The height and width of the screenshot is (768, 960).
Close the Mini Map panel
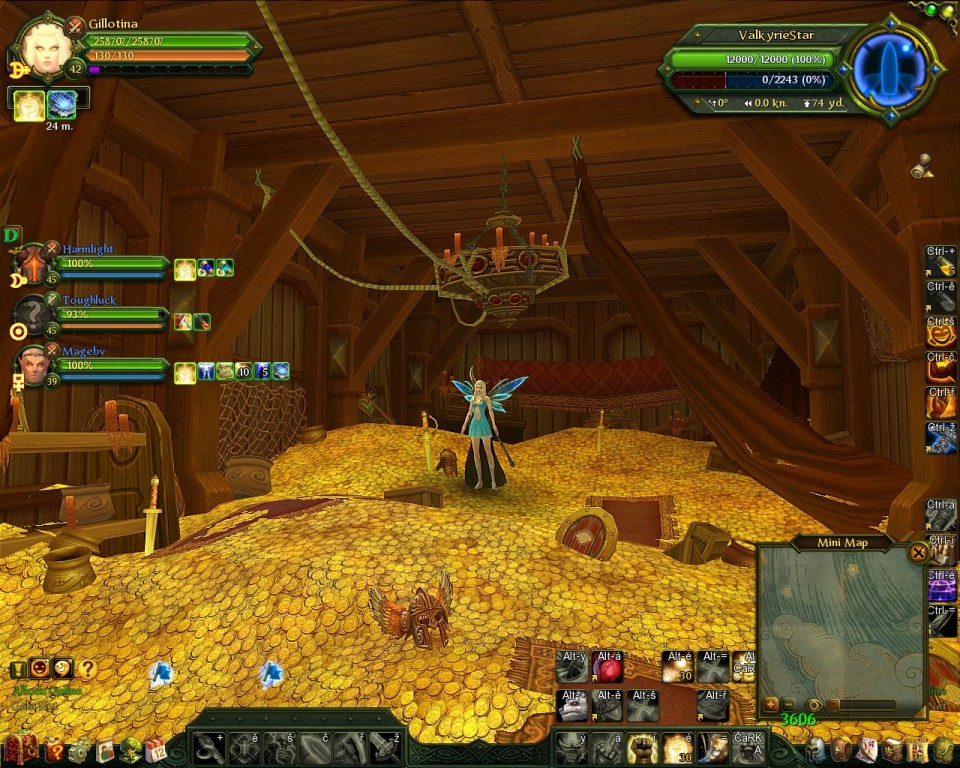(x=918, y=552)
